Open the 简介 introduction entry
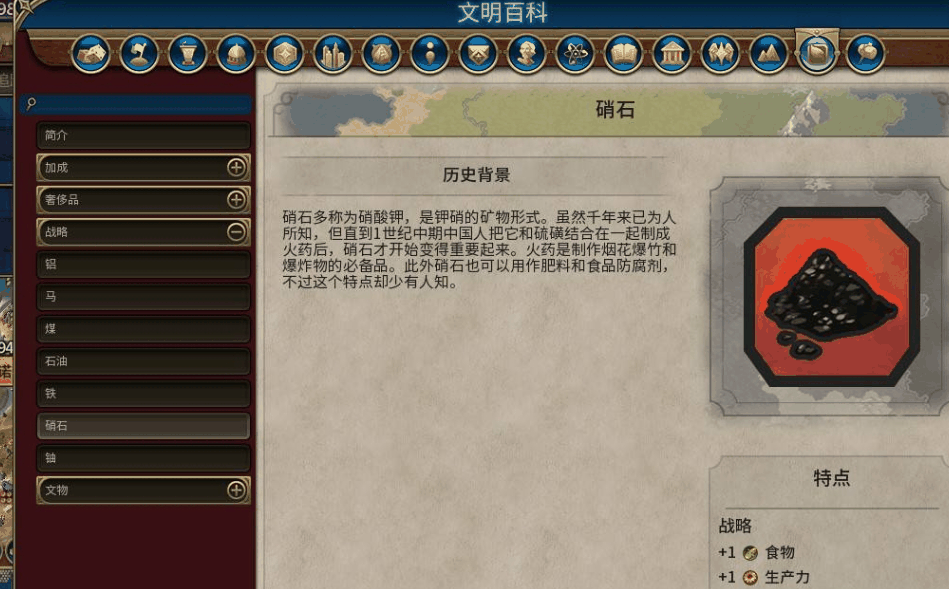The image size is (949, 589). click(143, 135)
